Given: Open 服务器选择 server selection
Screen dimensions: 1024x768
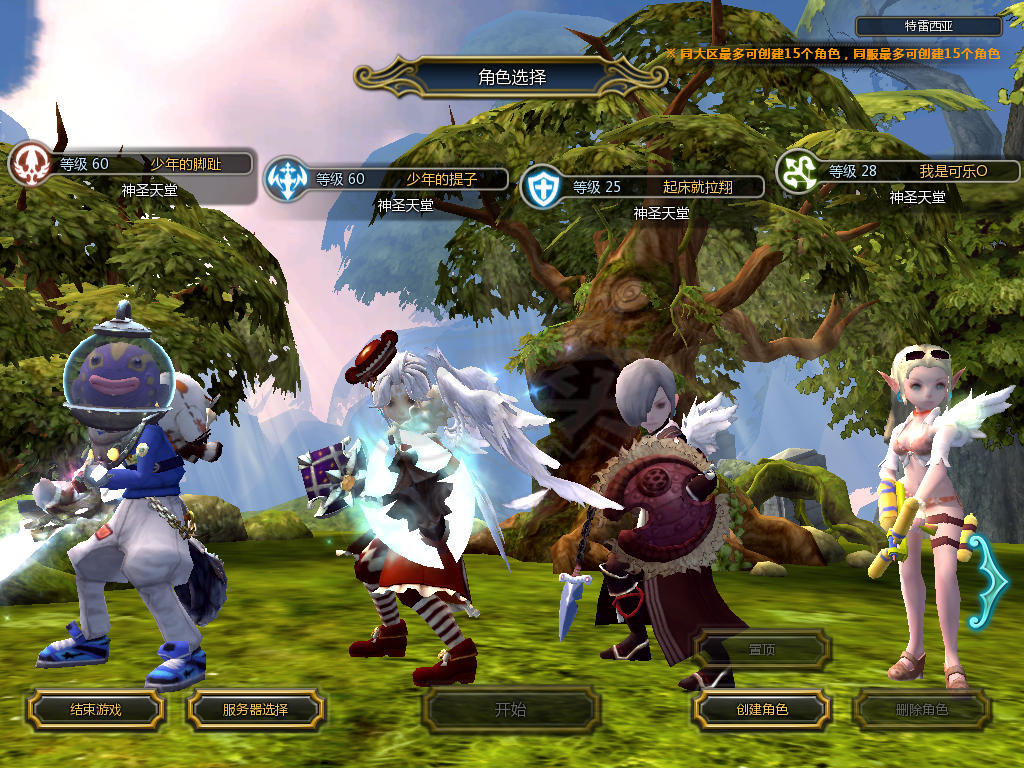Looking at the screenshot, I should coord(255,709).
